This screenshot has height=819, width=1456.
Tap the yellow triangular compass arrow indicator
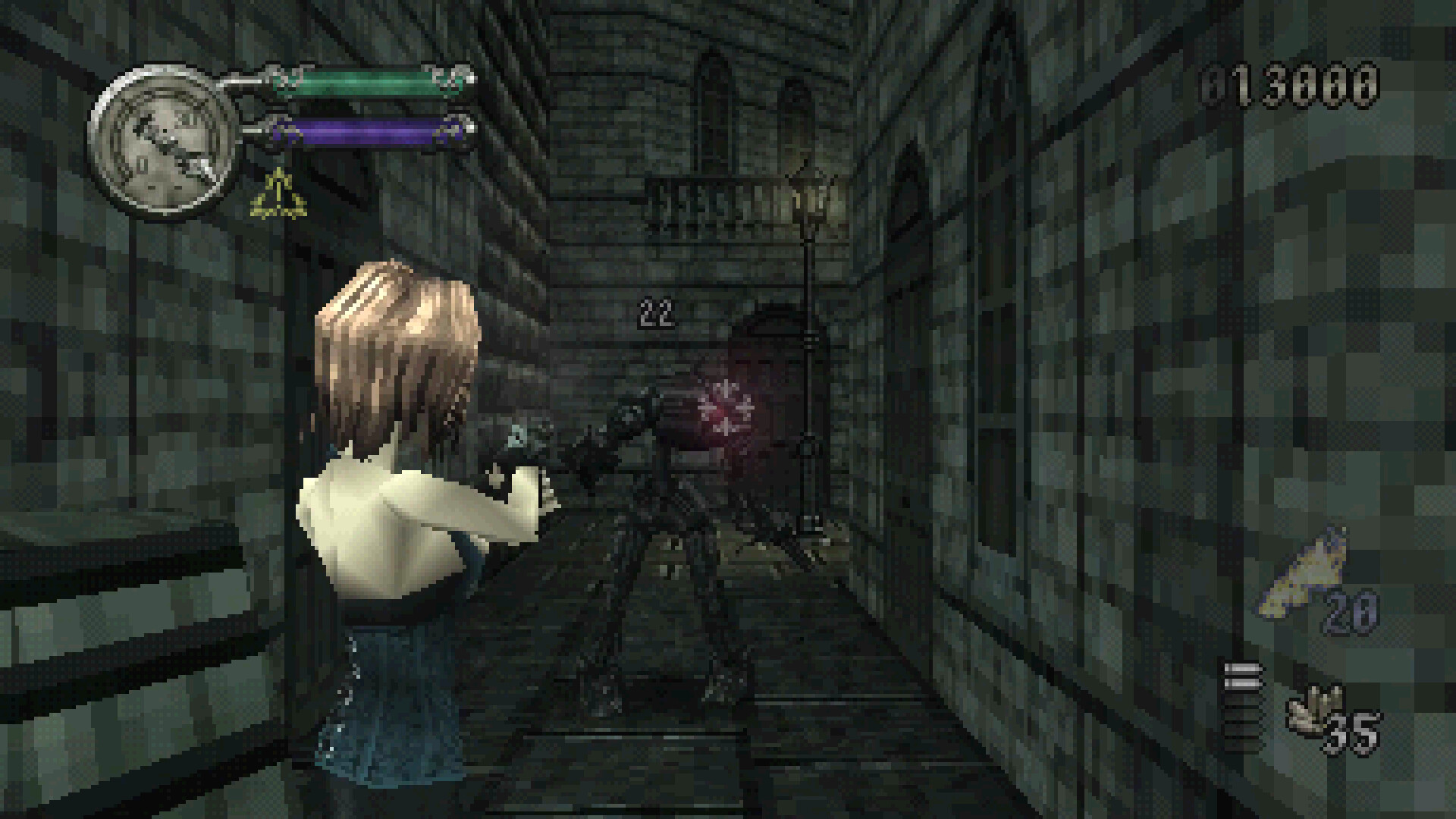tap(278, 193)
